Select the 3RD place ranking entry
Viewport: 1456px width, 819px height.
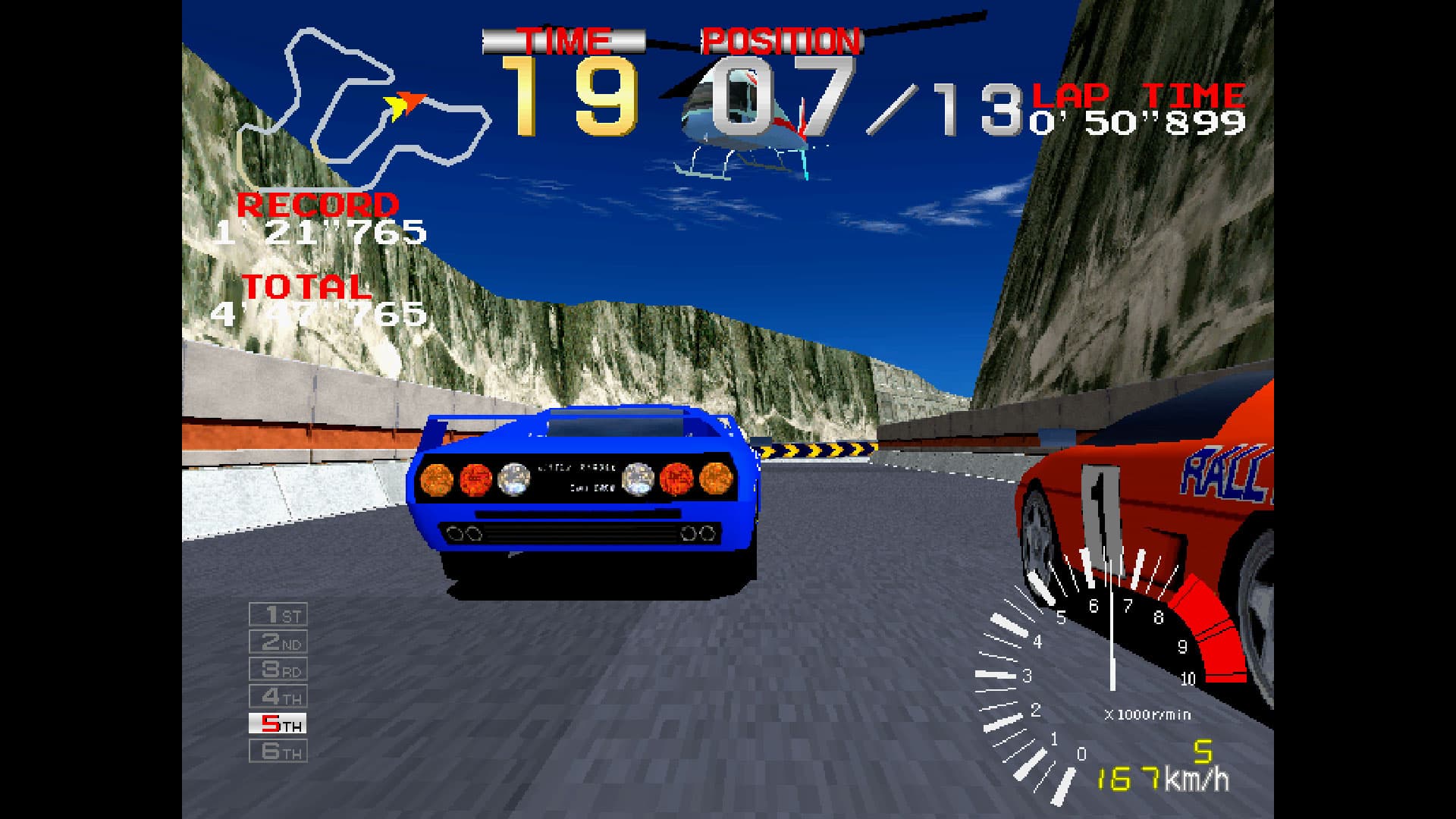pyautogui.click(x=278, y=669)
